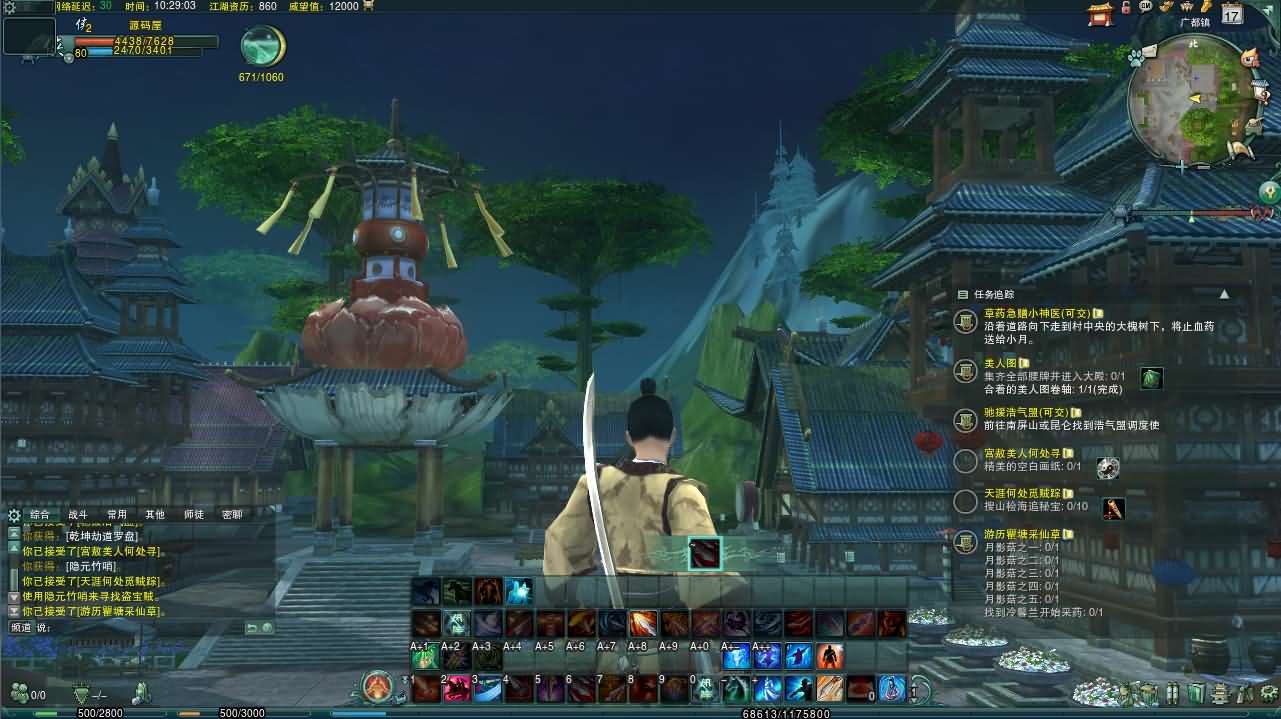Use the green skill bound to A+1
This screenshot has height=719, width=1281.
[424, 657]
